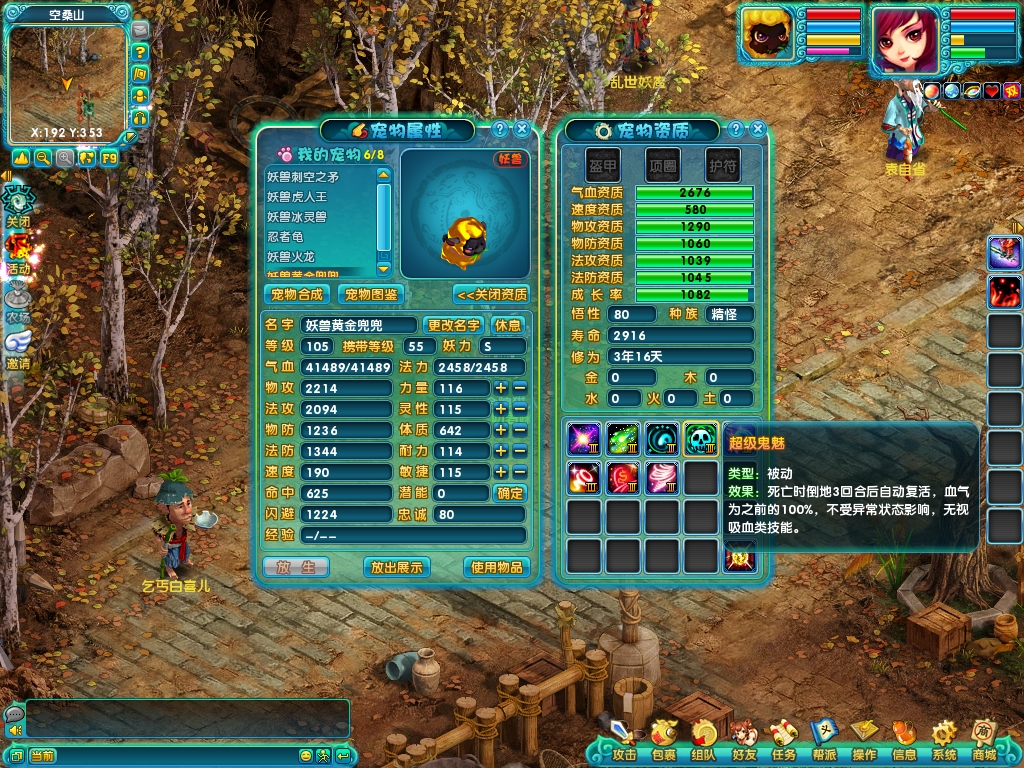Click the 使用物品 use item button
Screen dimensions: 1024x768
[496, 567]
